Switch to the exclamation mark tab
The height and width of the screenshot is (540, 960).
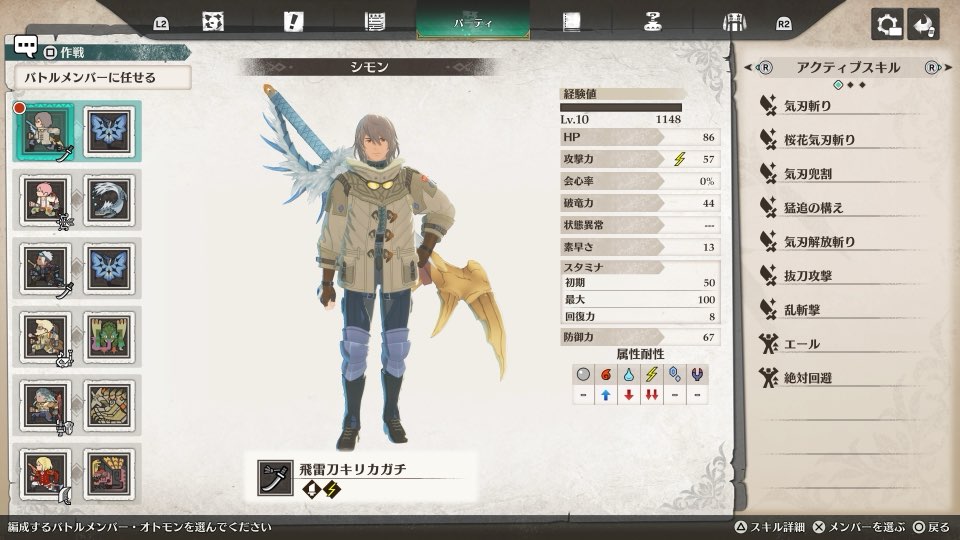(294, 22)
